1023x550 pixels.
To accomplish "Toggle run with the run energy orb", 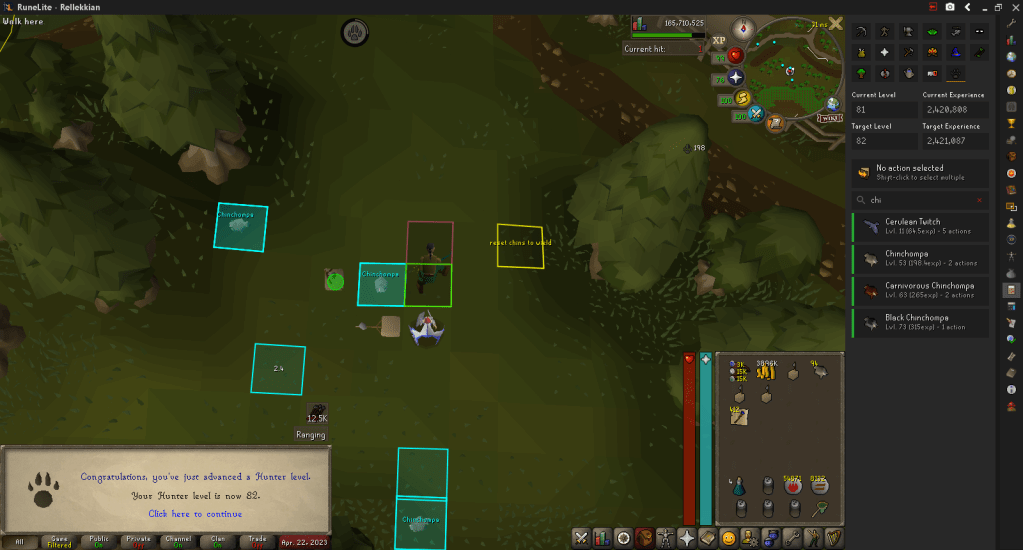I will coord(743,98).
